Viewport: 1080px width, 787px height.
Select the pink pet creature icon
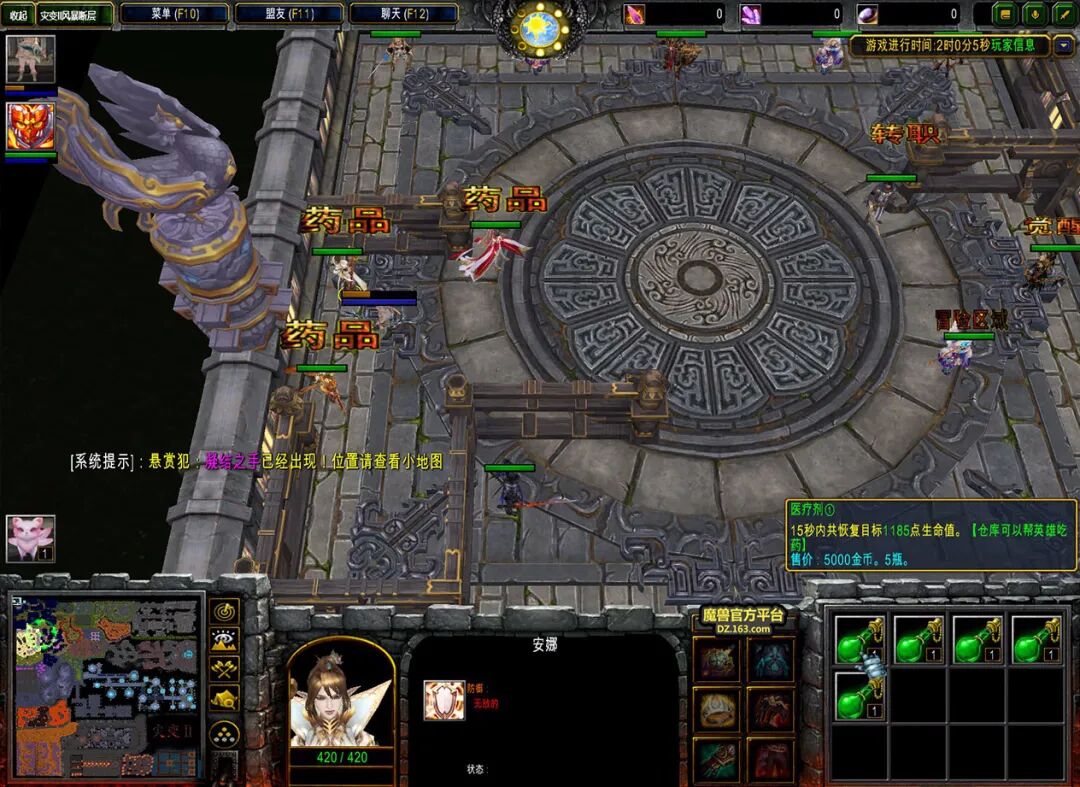(x=31, y=538)
